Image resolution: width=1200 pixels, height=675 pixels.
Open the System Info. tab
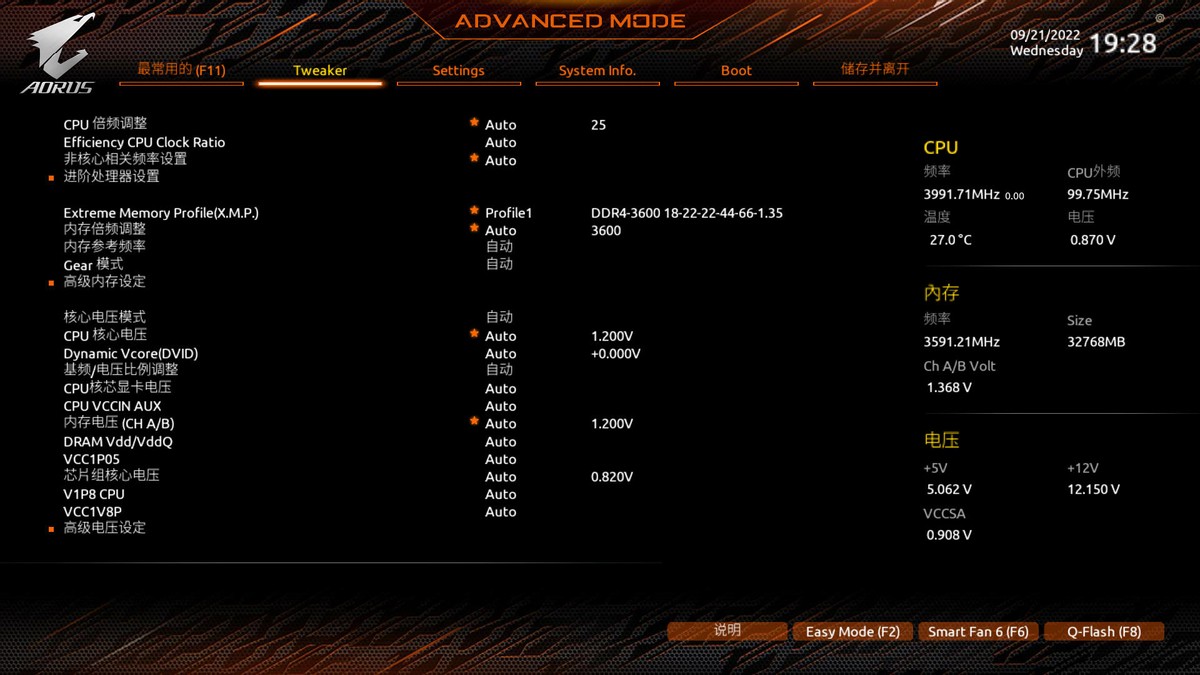pyautogui.click(x=597, y=71)
